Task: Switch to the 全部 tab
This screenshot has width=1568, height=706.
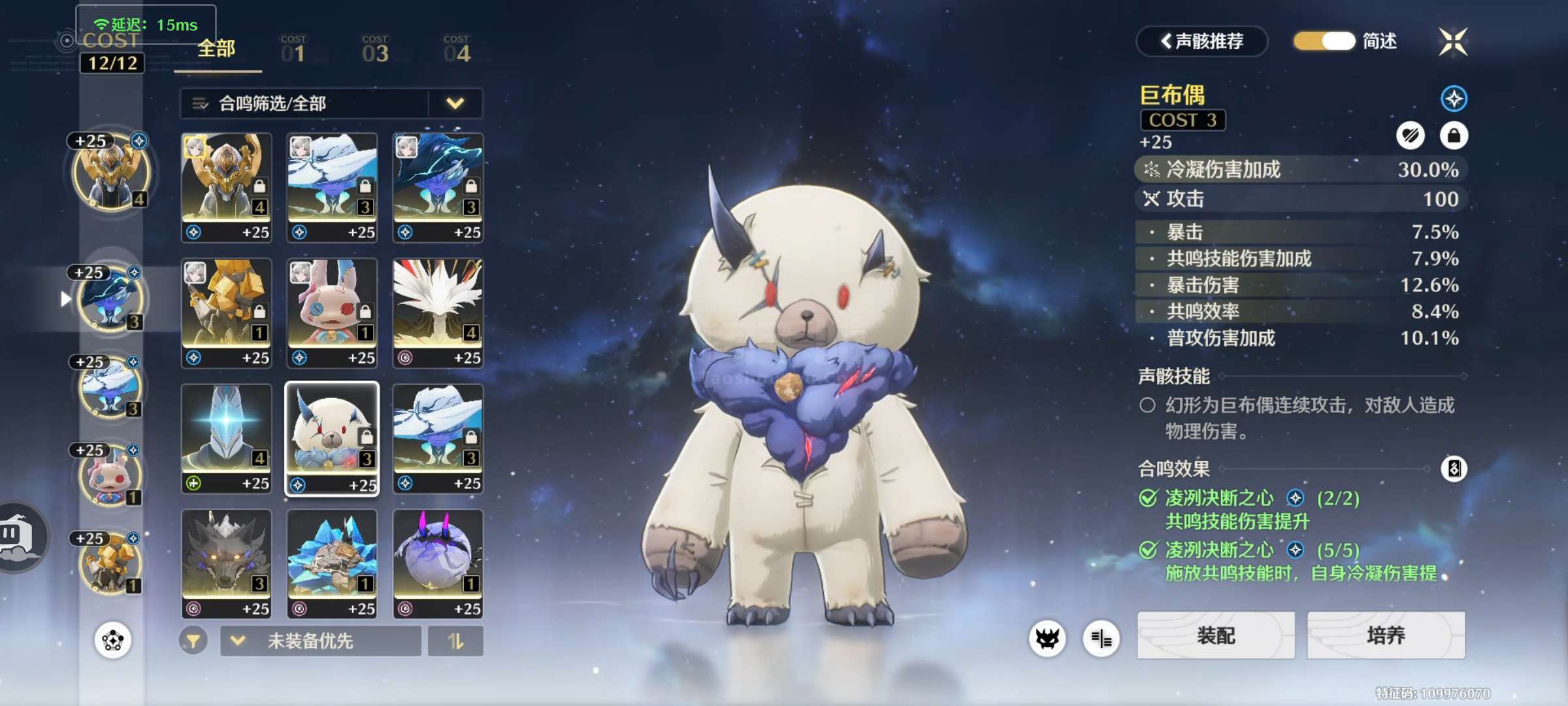Action: coord(216,50)
